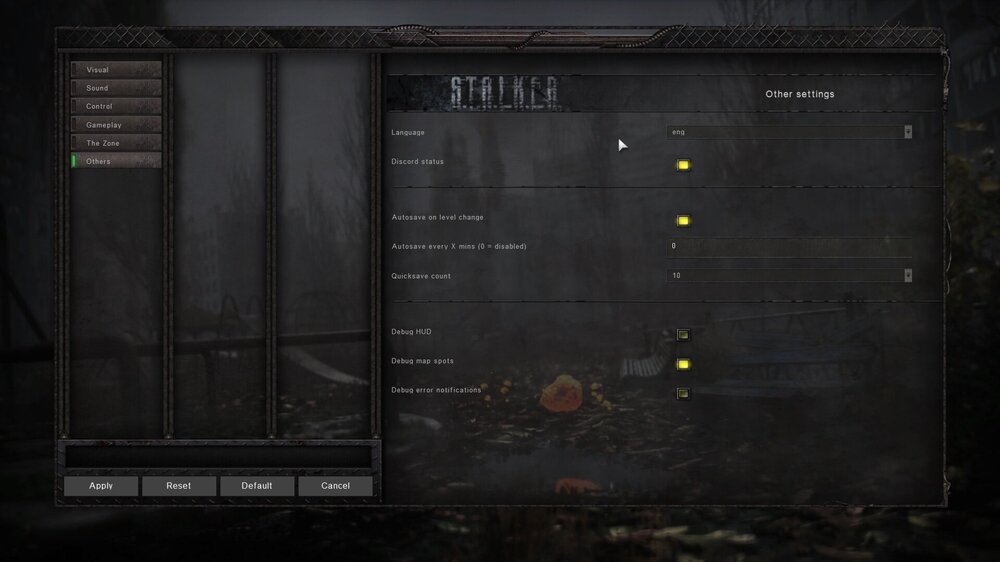Go to The Zone settings

116,143
